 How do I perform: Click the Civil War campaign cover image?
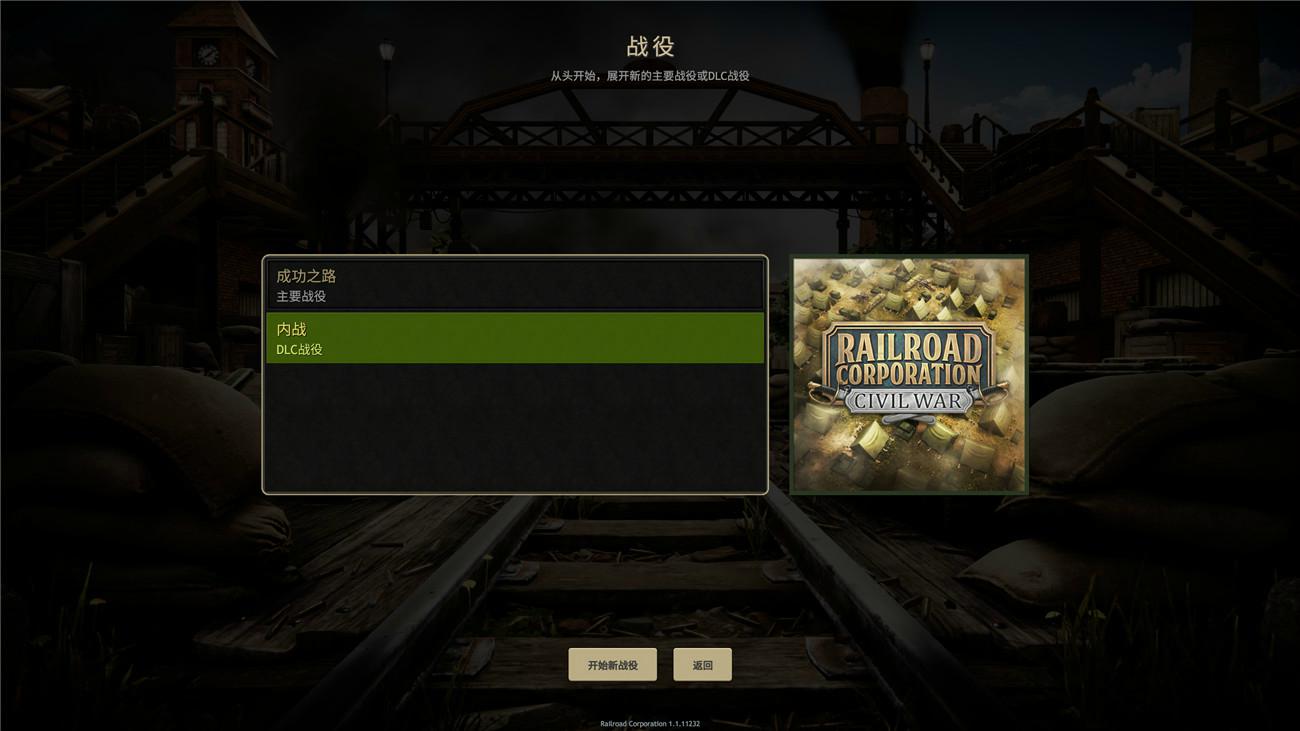point(908,374)
